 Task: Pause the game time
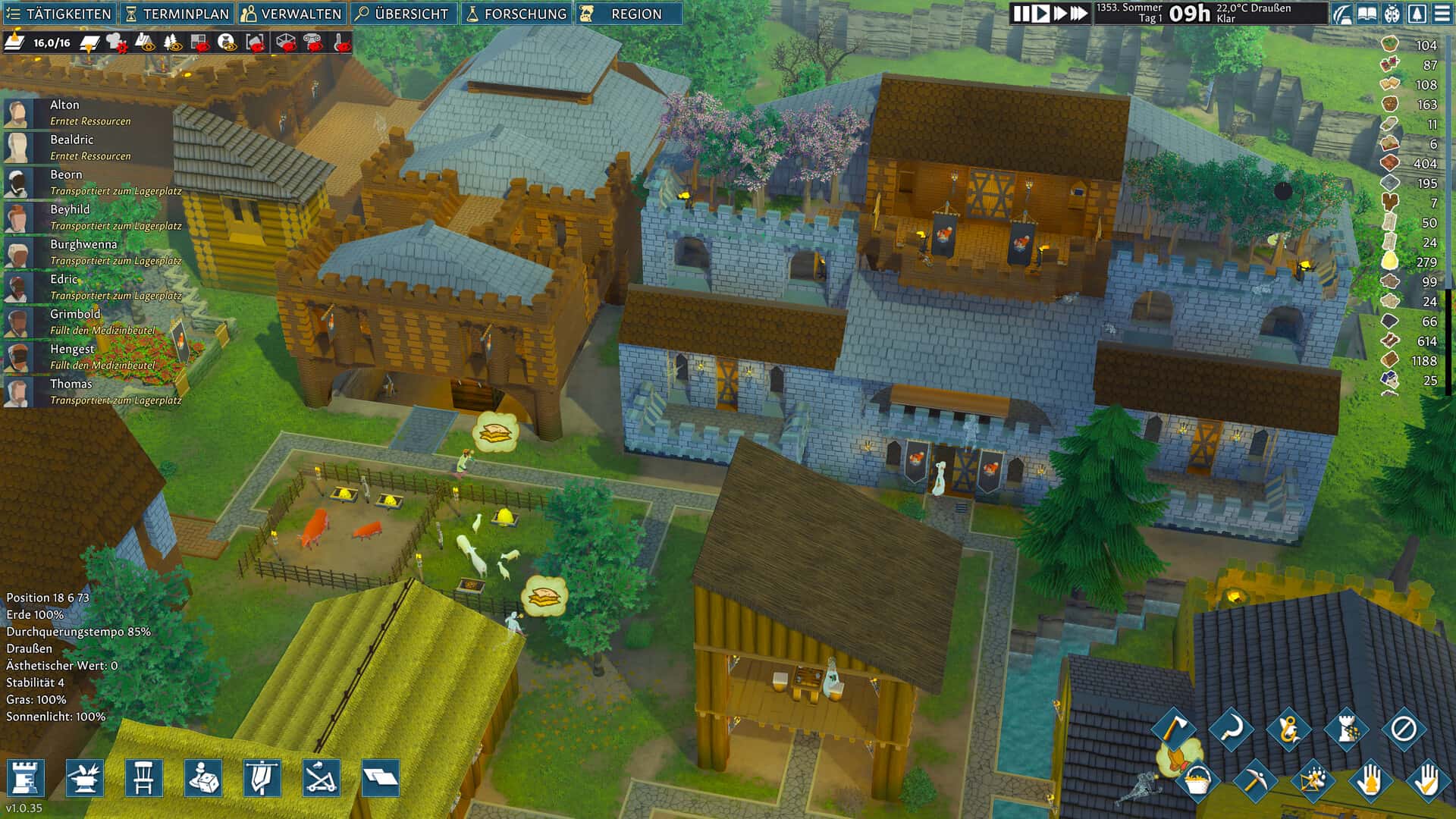(x=1021, y=14)
